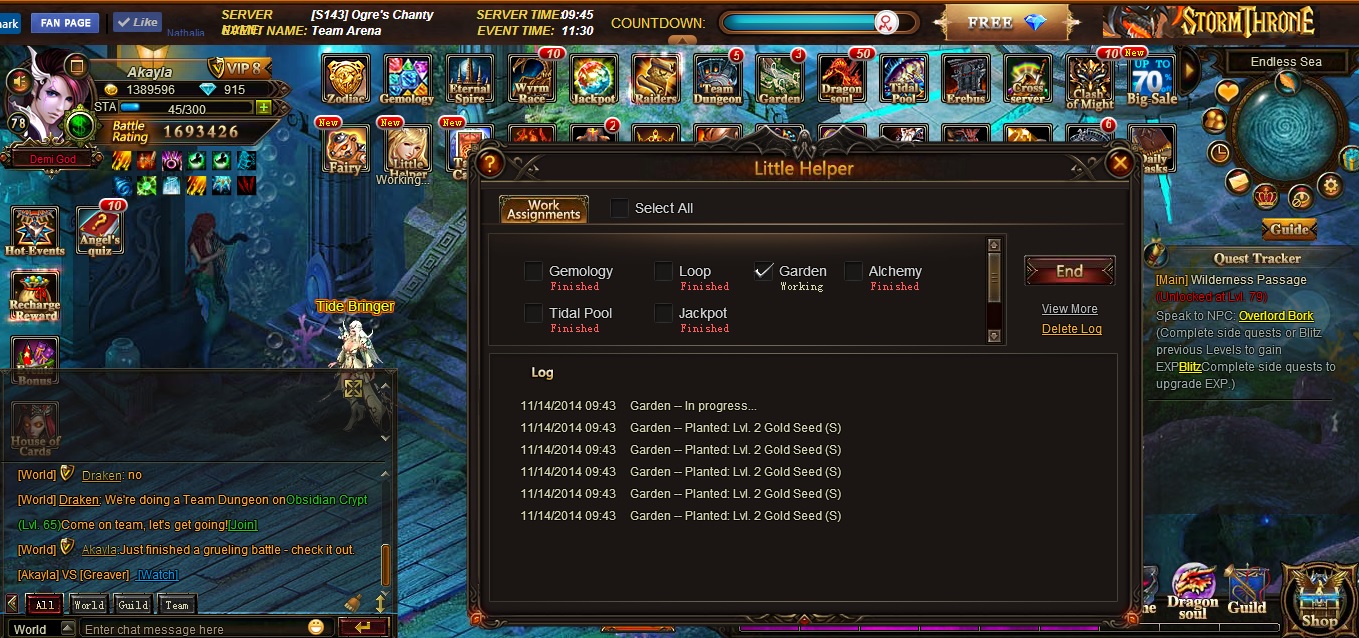Select the Work Assignments tab
This screenshot has width=1359, height=638.
[x=543, y=209]
